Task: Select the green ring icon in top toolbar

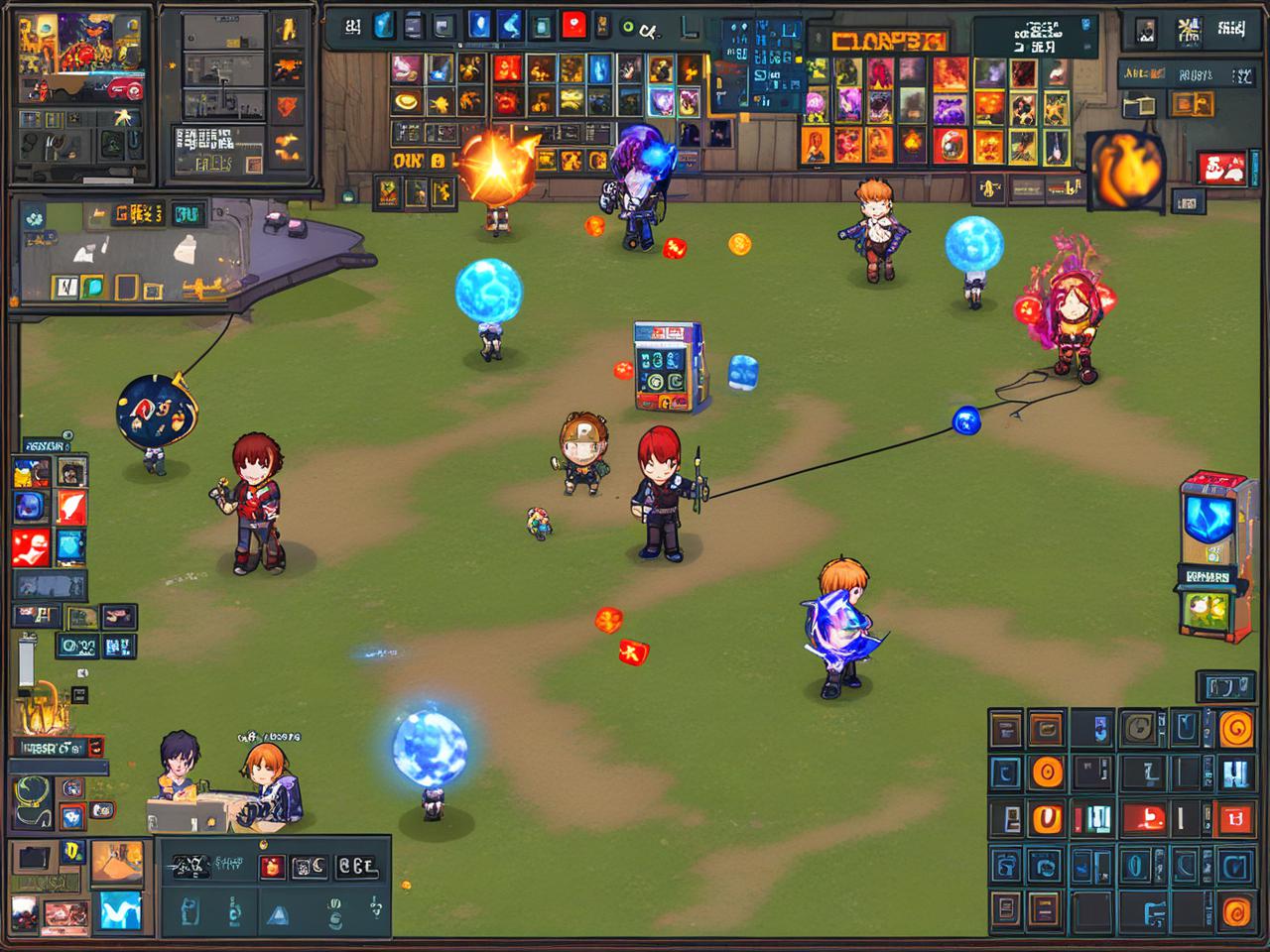Action: pos(627,28)
